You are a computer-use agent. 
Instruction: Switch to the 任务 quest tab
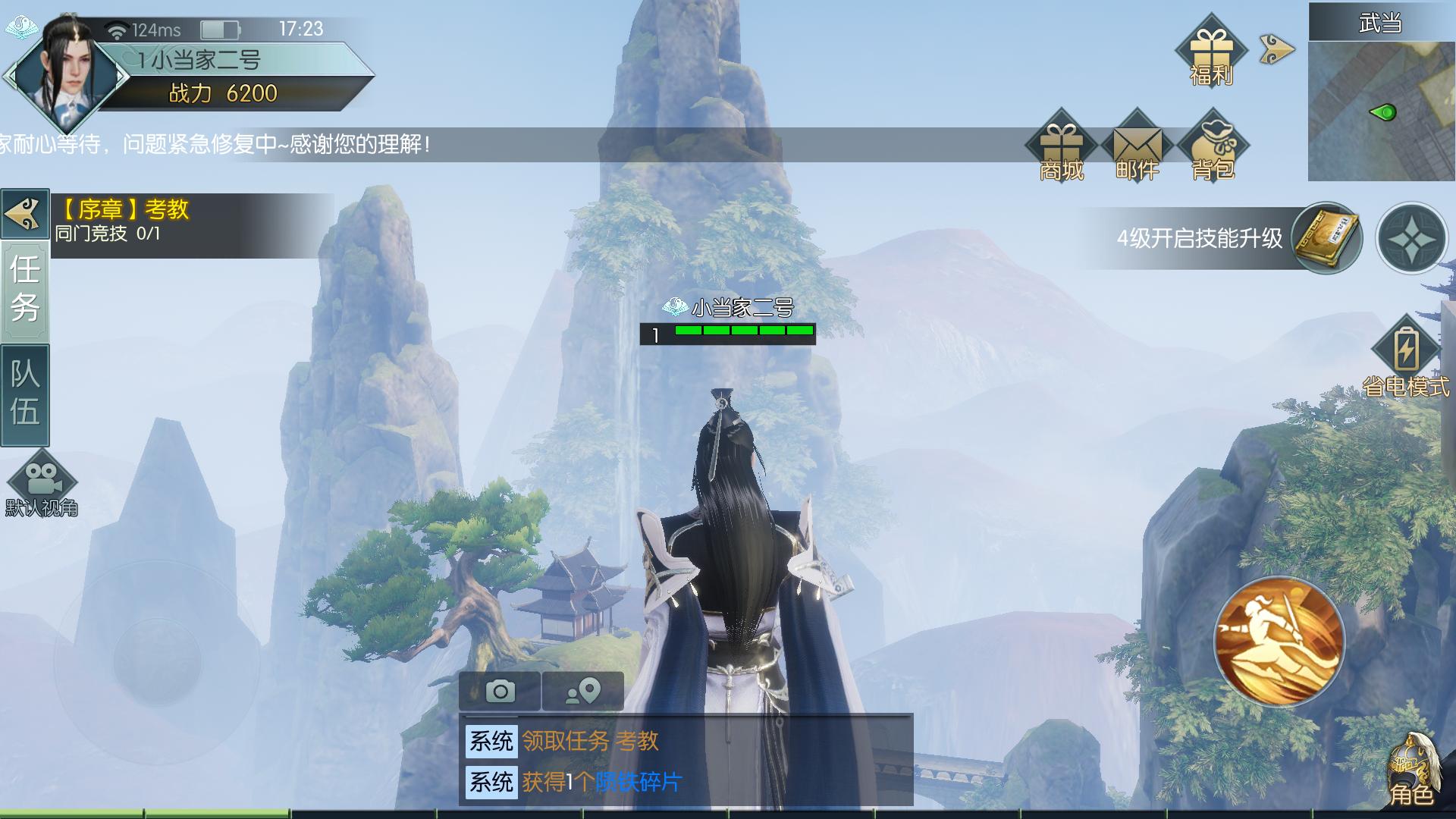(25, 289)
